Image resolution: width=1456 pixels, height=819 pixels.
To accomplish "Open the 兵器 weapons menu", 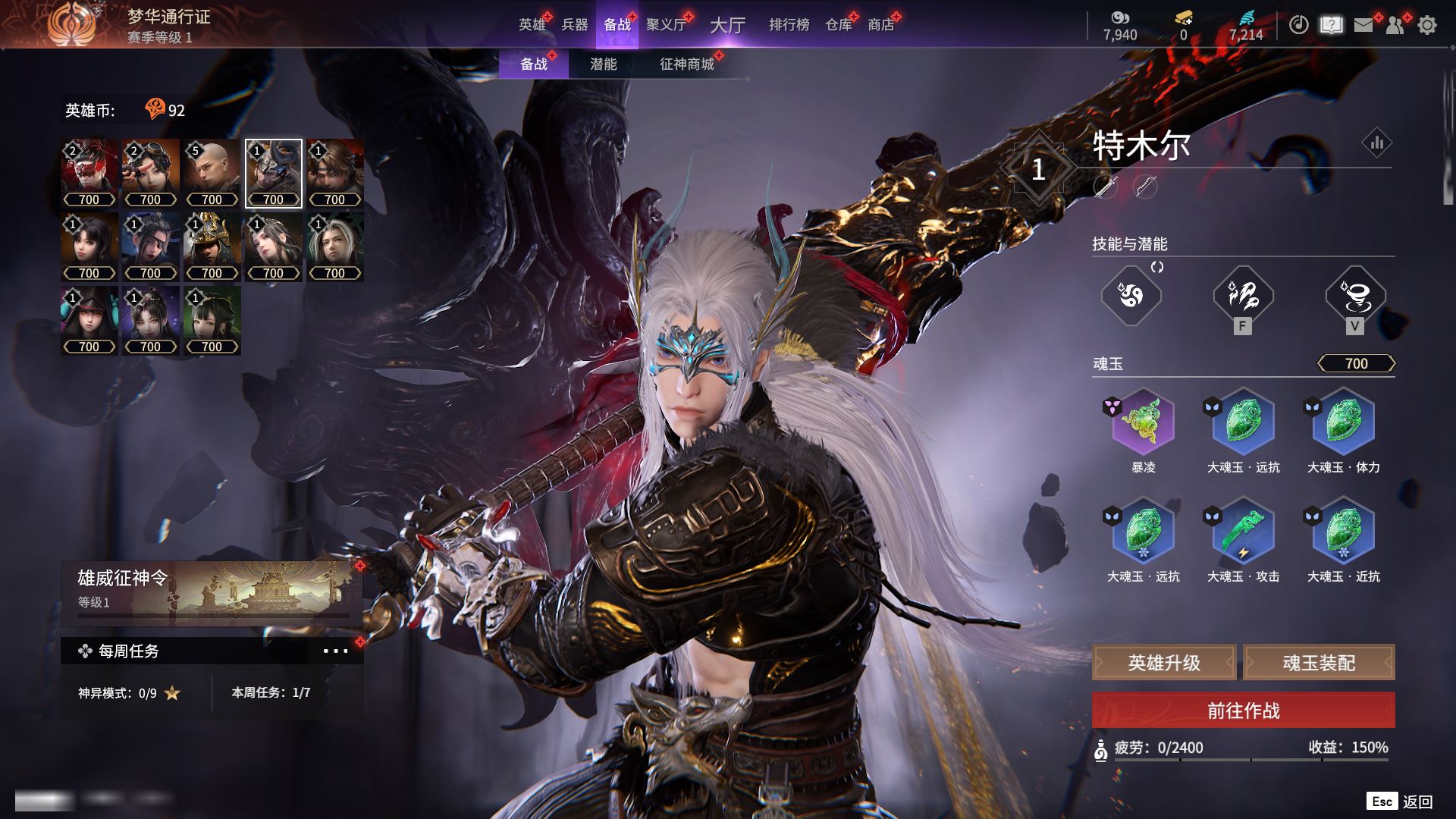I will pyautogui.click(x=575, y=25).
